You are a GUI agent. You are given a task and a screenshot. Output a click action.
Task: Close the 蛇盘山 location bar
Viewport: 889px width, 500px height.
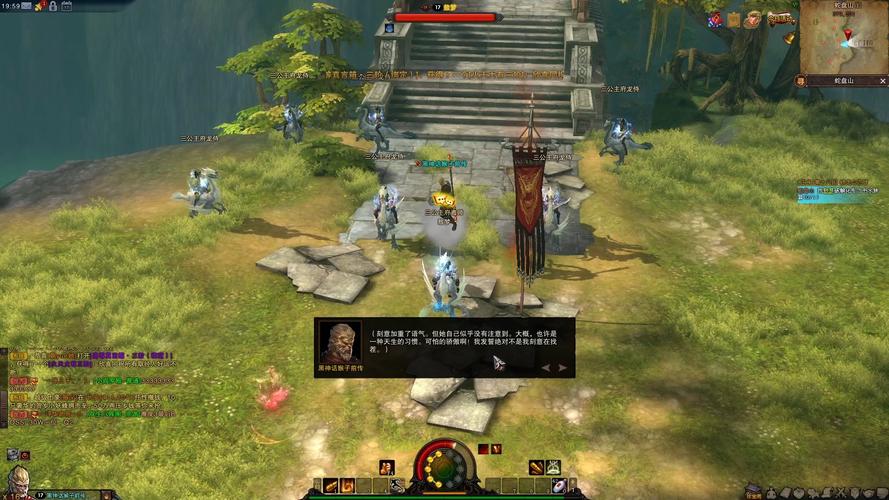883,79
